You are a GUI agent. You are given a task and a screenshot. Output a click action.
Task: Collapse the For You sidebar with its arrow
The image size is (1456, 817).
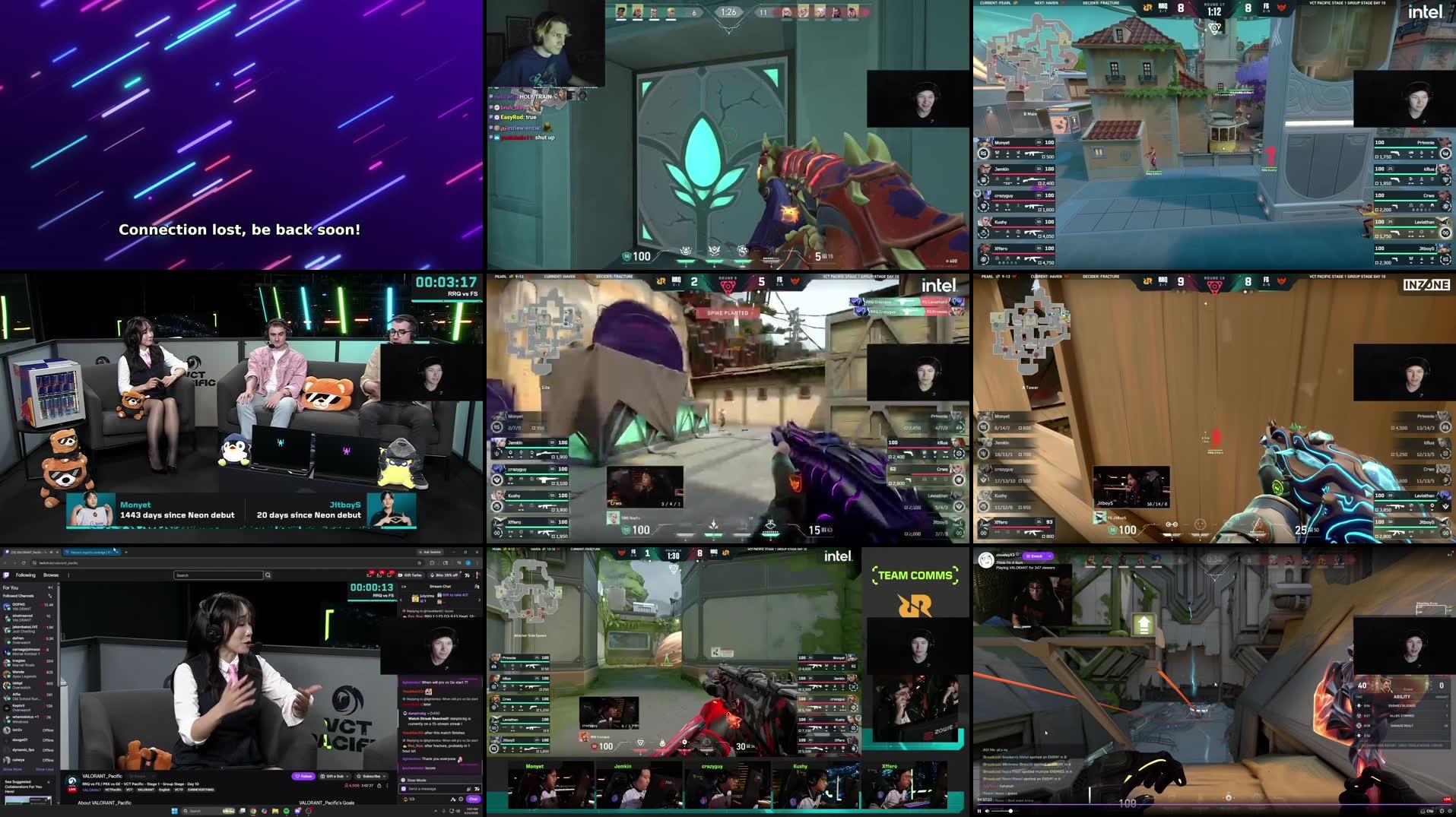[49, 587]
